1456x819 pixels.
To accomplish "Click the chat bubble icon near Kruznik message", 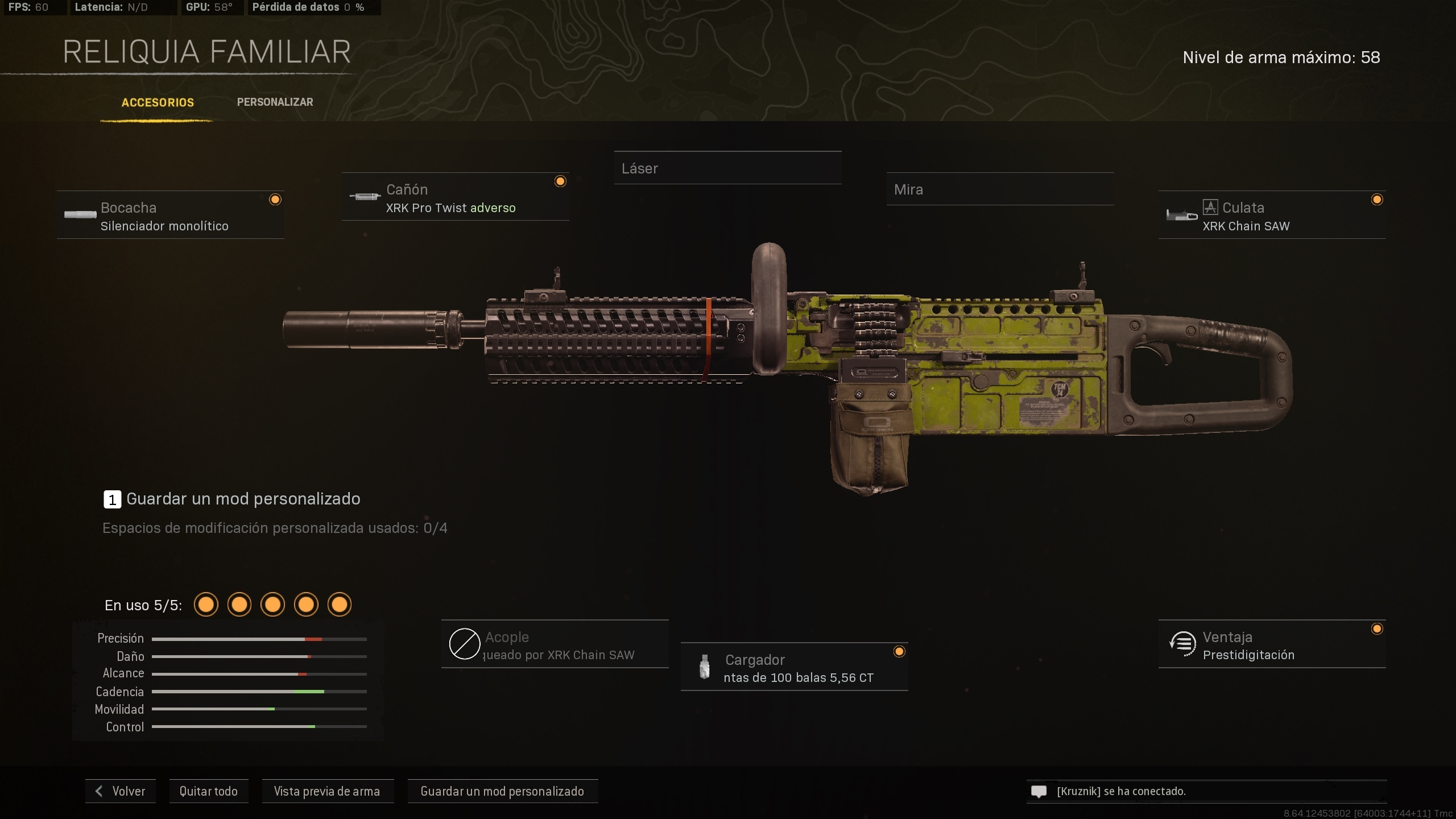I will tap(1039, 791).
